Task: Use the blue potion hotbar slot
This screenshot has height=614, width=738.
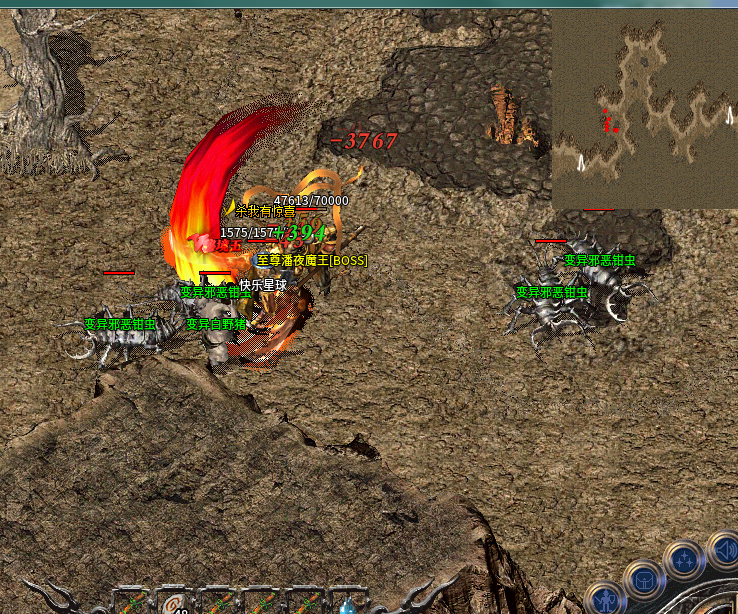Action: pyautogui.click(x=348, y=604)
